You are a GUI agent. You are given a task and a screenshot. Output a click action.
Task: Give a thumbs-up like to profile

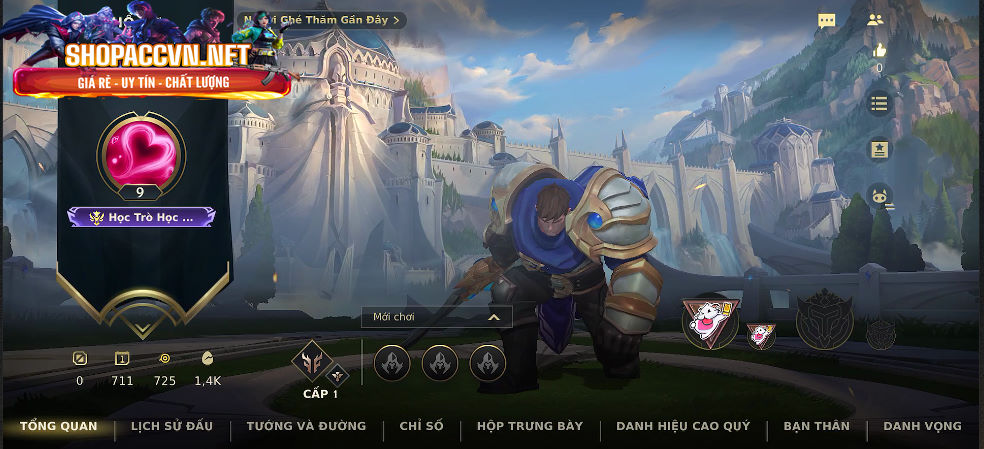(879, 50)
